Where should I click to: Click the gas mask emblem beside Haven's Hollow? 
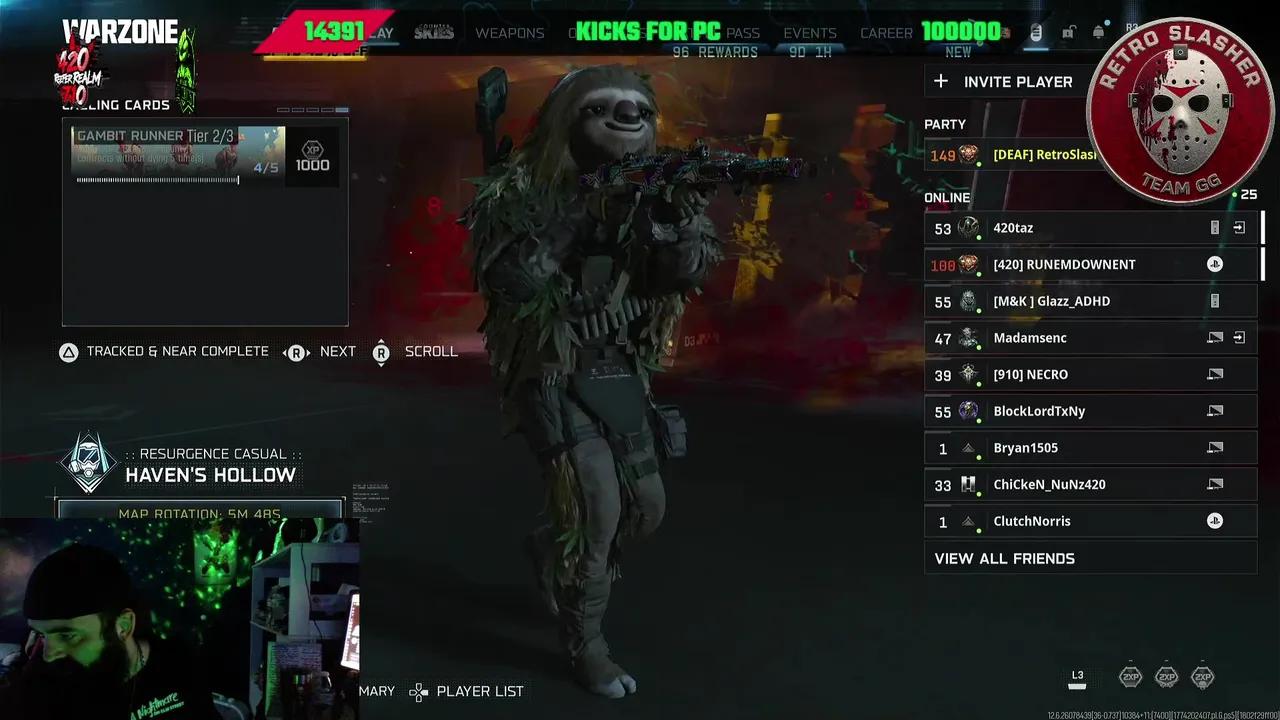coord(89,462)
